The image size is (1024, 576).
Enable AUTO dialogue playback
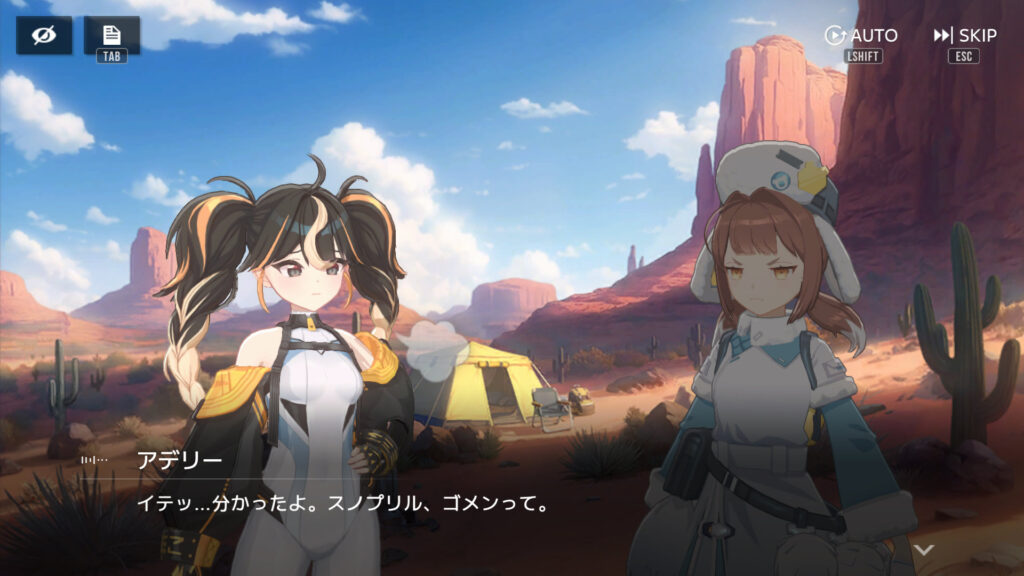[861, 36]
